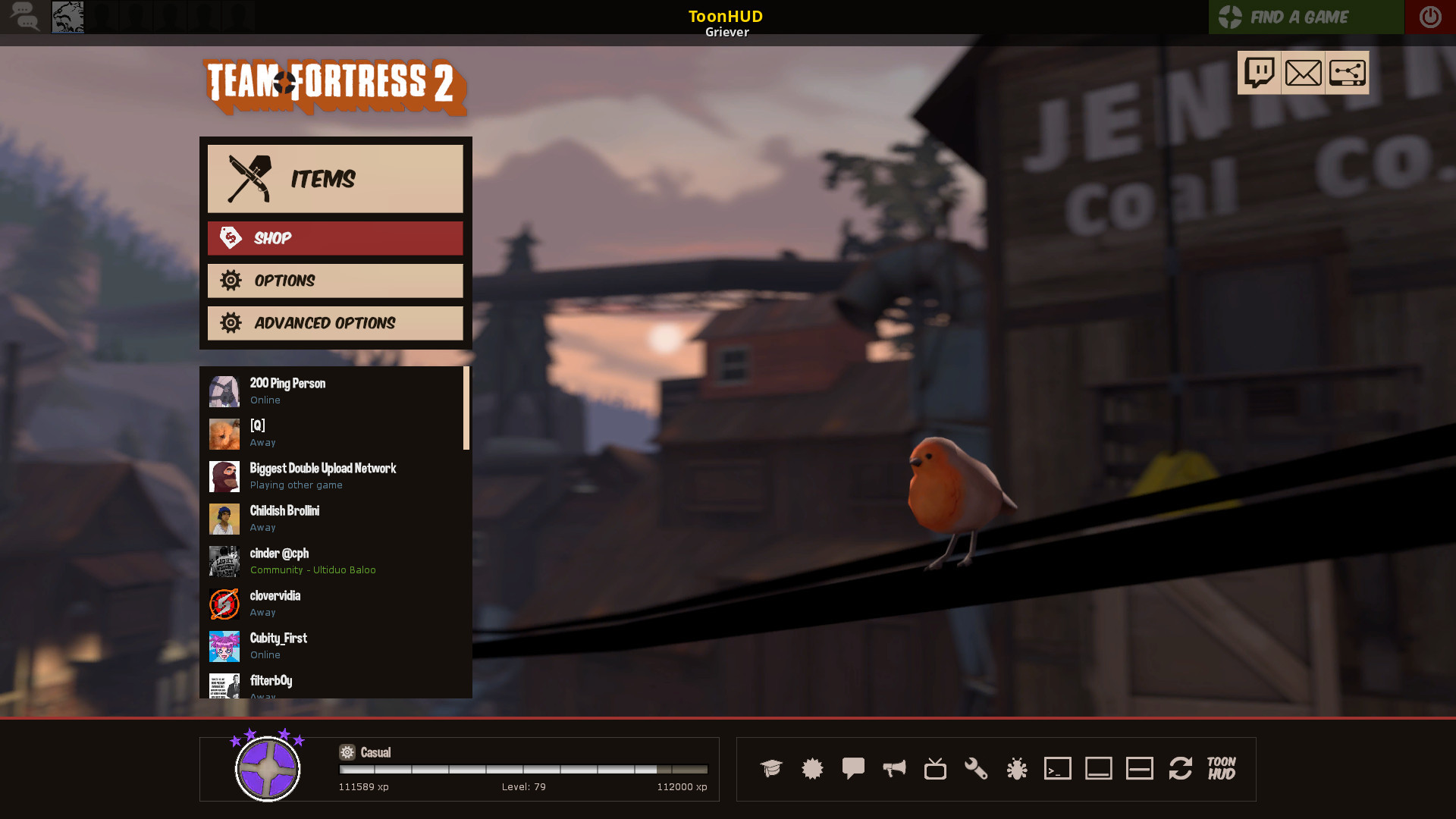Open the speech bubble chat icon
Image resolution: width=1456 pixels, height=819 pixels.
coord(853,768)
